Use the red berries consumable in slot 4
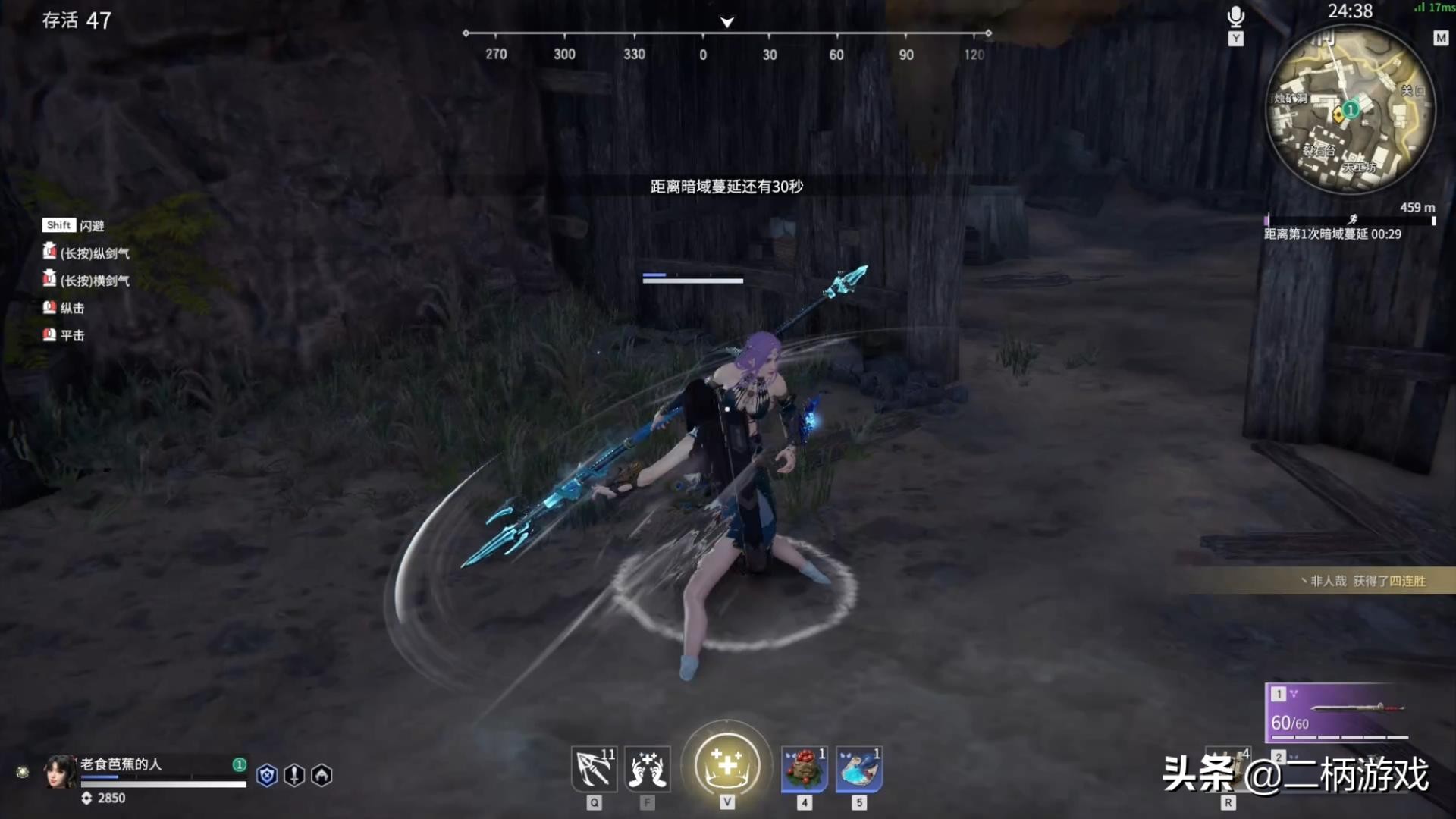Image resolution: width=1456 pixels, height=819 pixels. click(x=804, y=770)
